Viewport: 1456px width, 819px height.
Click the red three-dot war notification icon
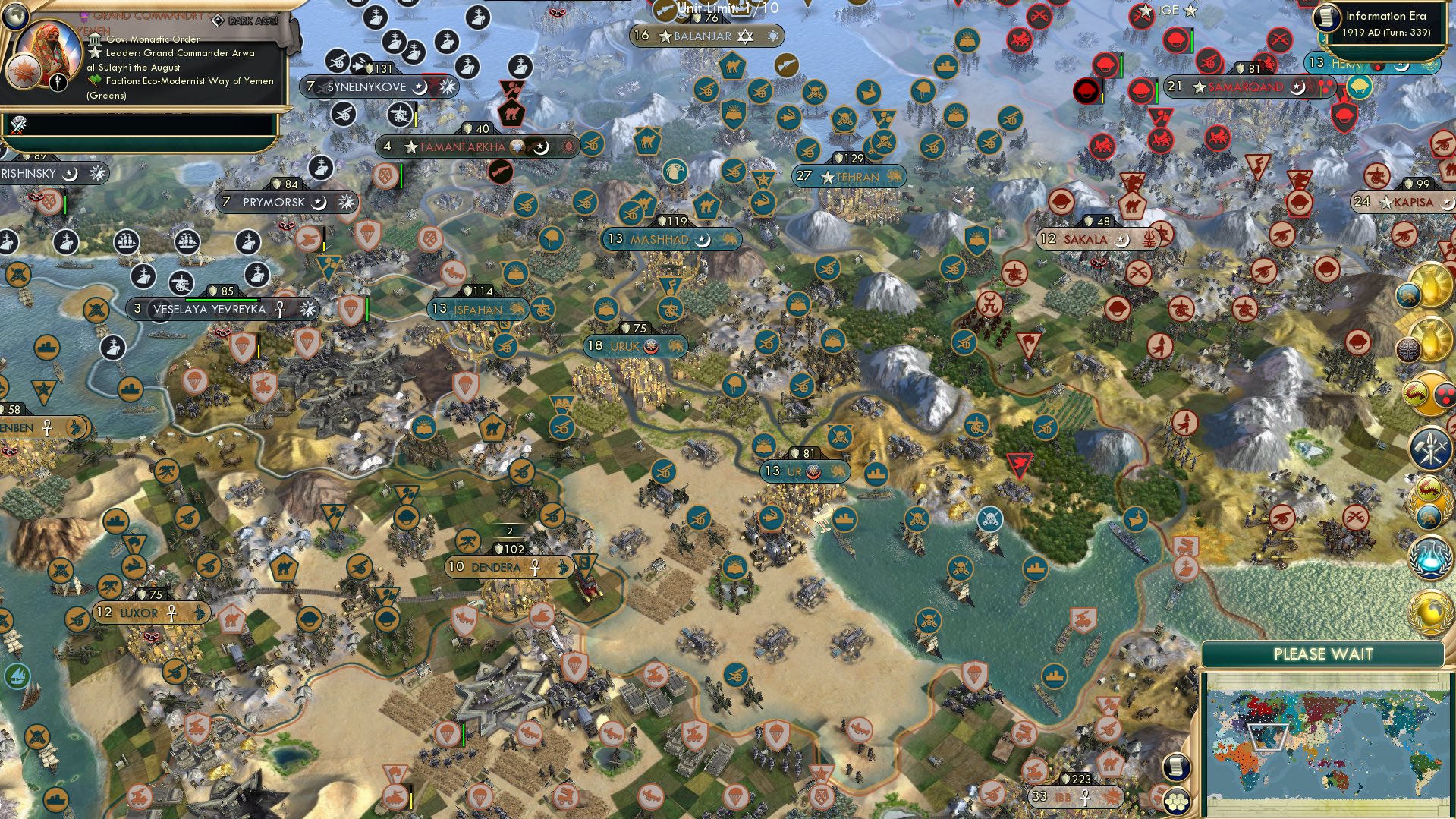pos(1444,394)
